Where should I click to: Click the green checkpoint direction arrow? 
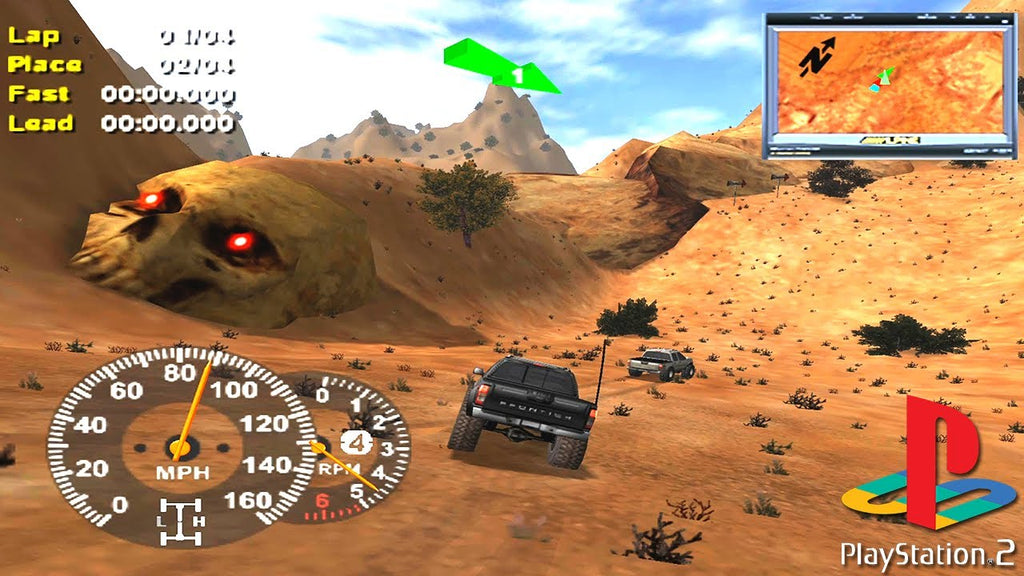click(502, 66)
